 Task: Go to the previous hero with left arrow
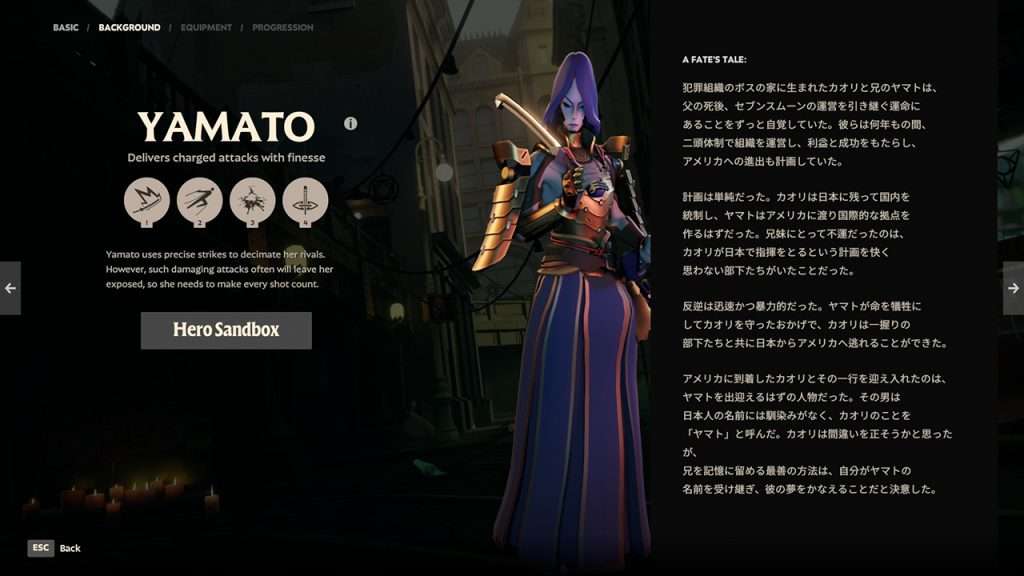[x=10, y=288]
